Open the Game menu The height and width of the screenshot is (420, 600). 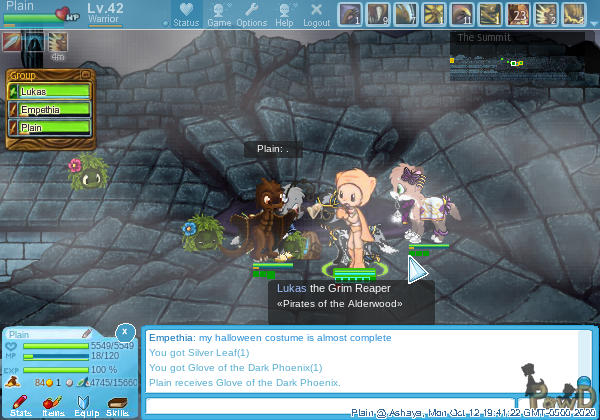219,14
